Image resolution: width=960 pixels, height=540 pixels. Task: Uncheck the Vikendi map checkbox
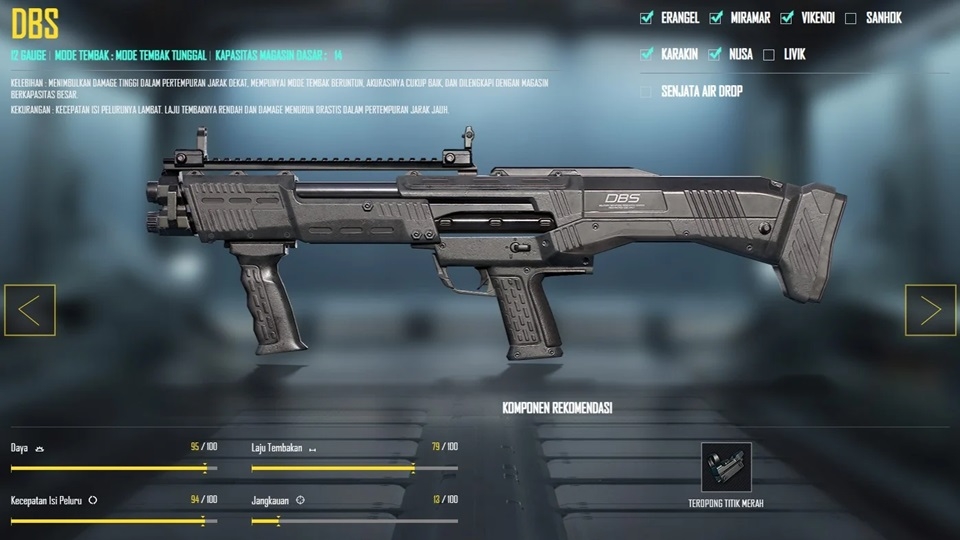coord(787,17)
